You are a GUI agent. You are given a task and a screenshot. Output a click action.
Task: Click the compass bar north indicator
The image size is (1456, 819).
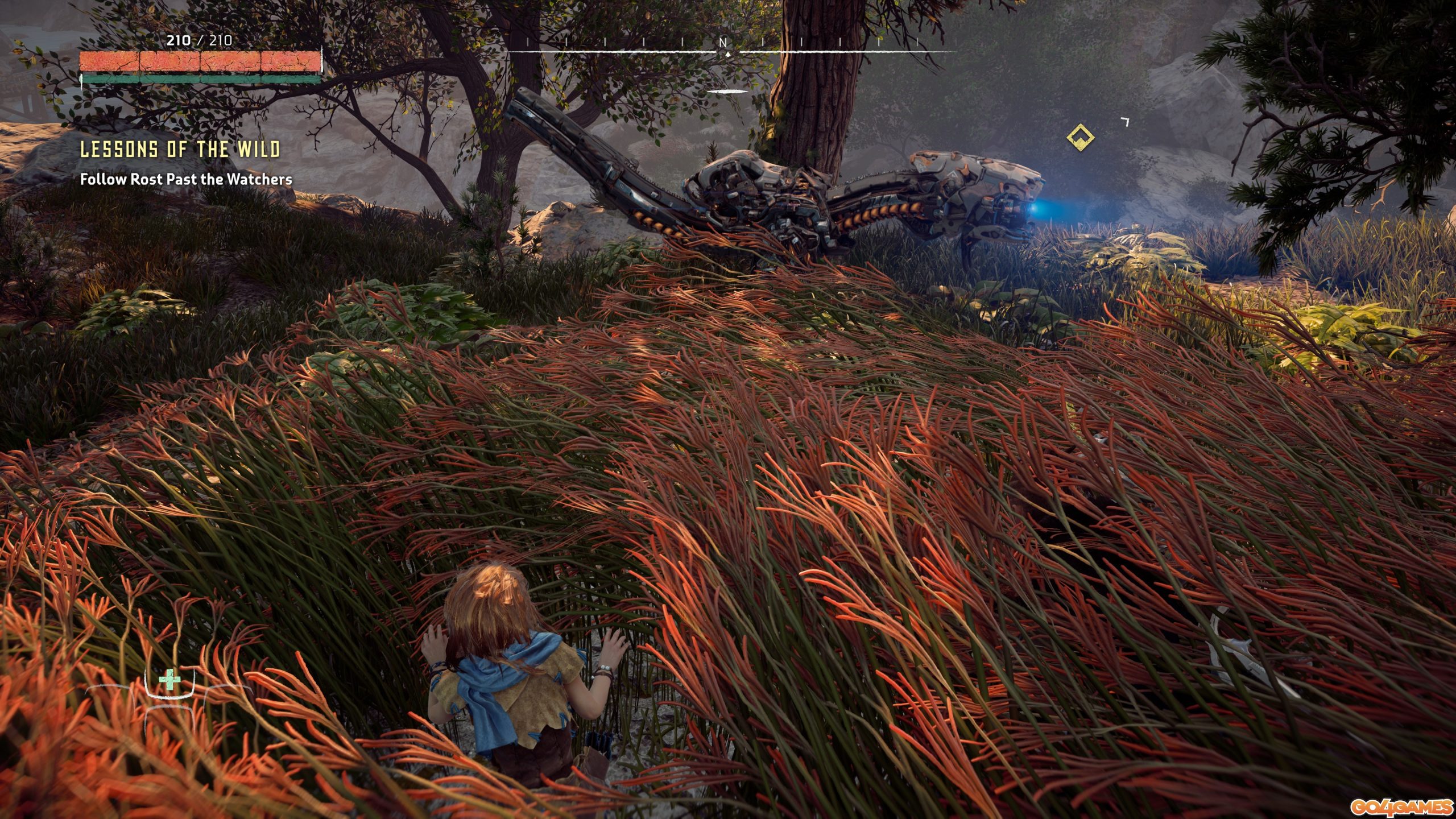[723, 43]
